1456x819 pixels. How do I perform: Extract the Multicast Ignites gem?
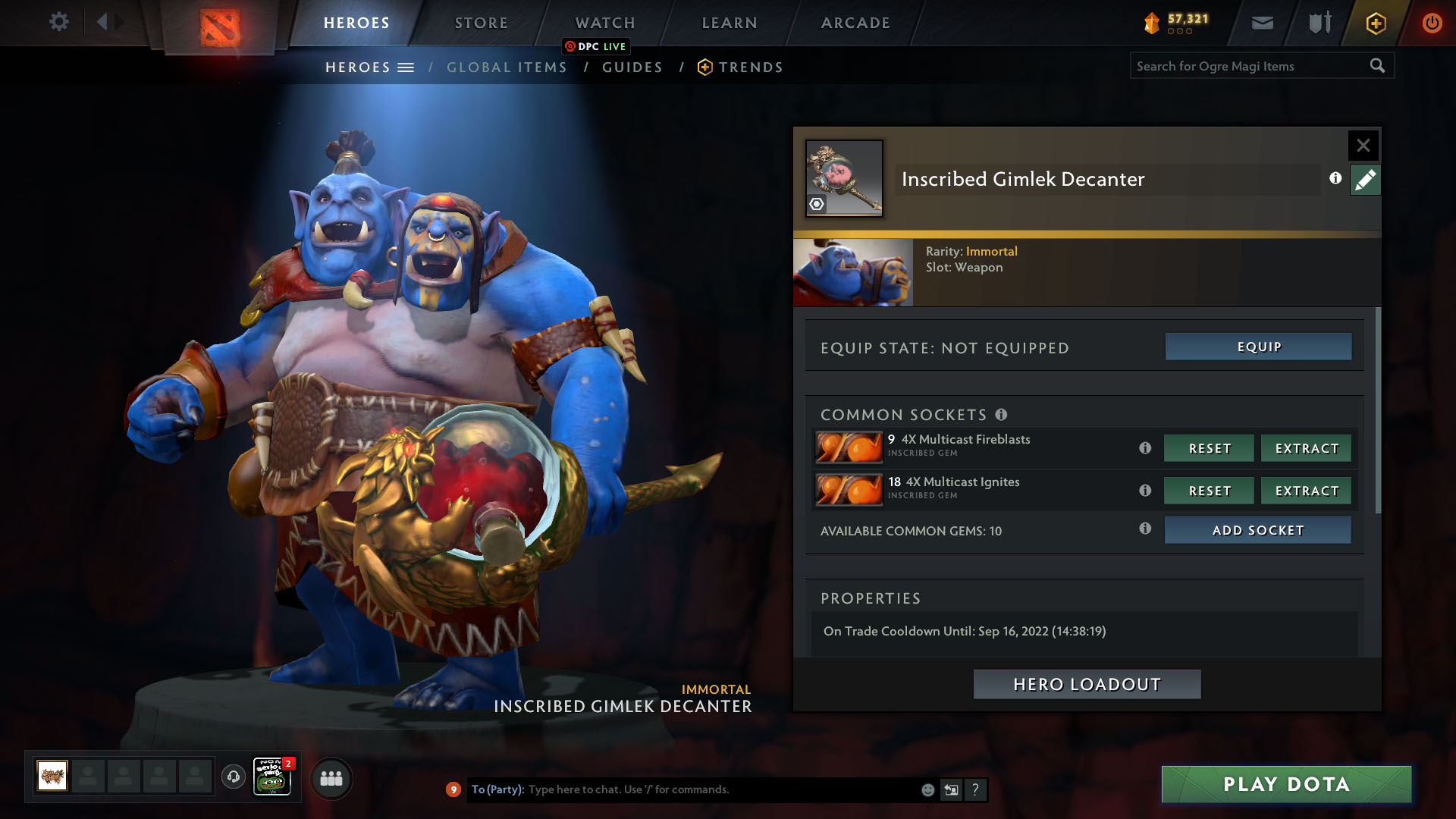1306,491
